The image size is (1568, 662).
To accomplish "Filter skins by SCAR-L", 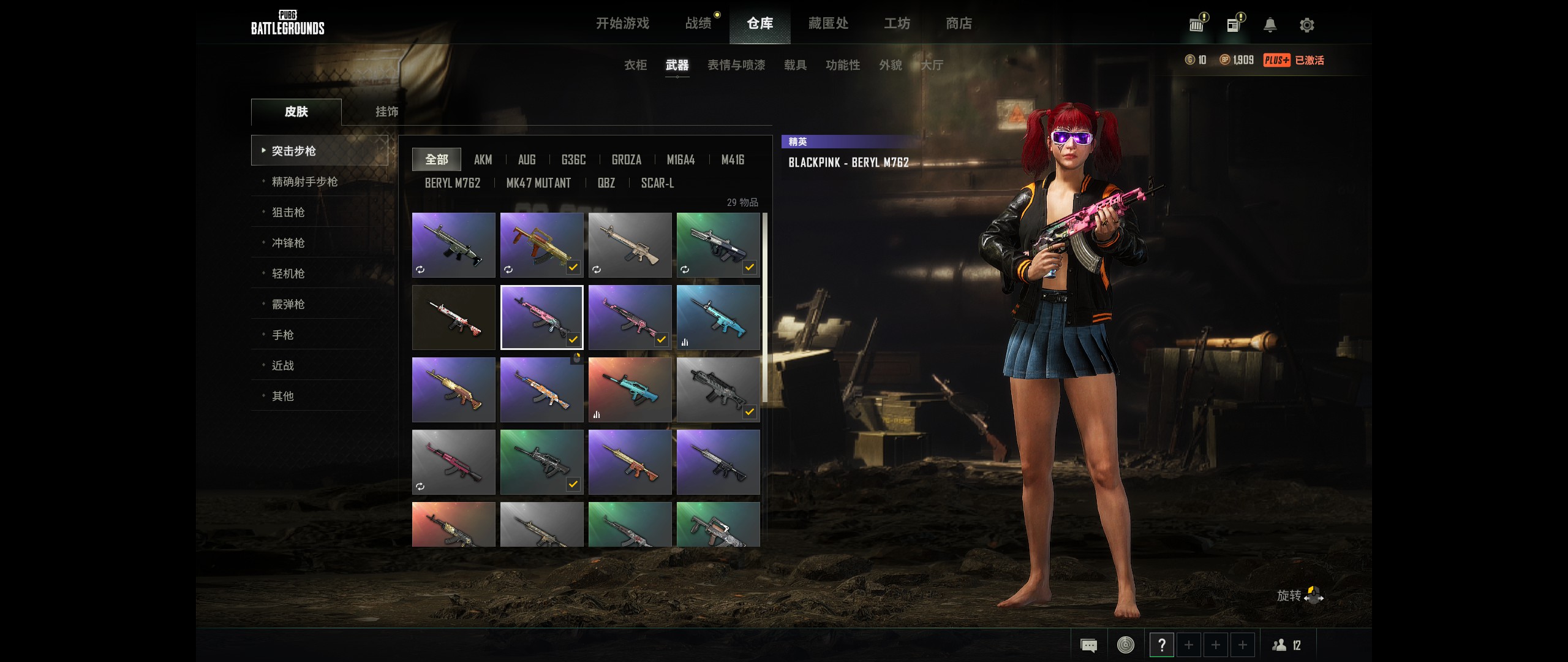I will click(x=657, y=183).
